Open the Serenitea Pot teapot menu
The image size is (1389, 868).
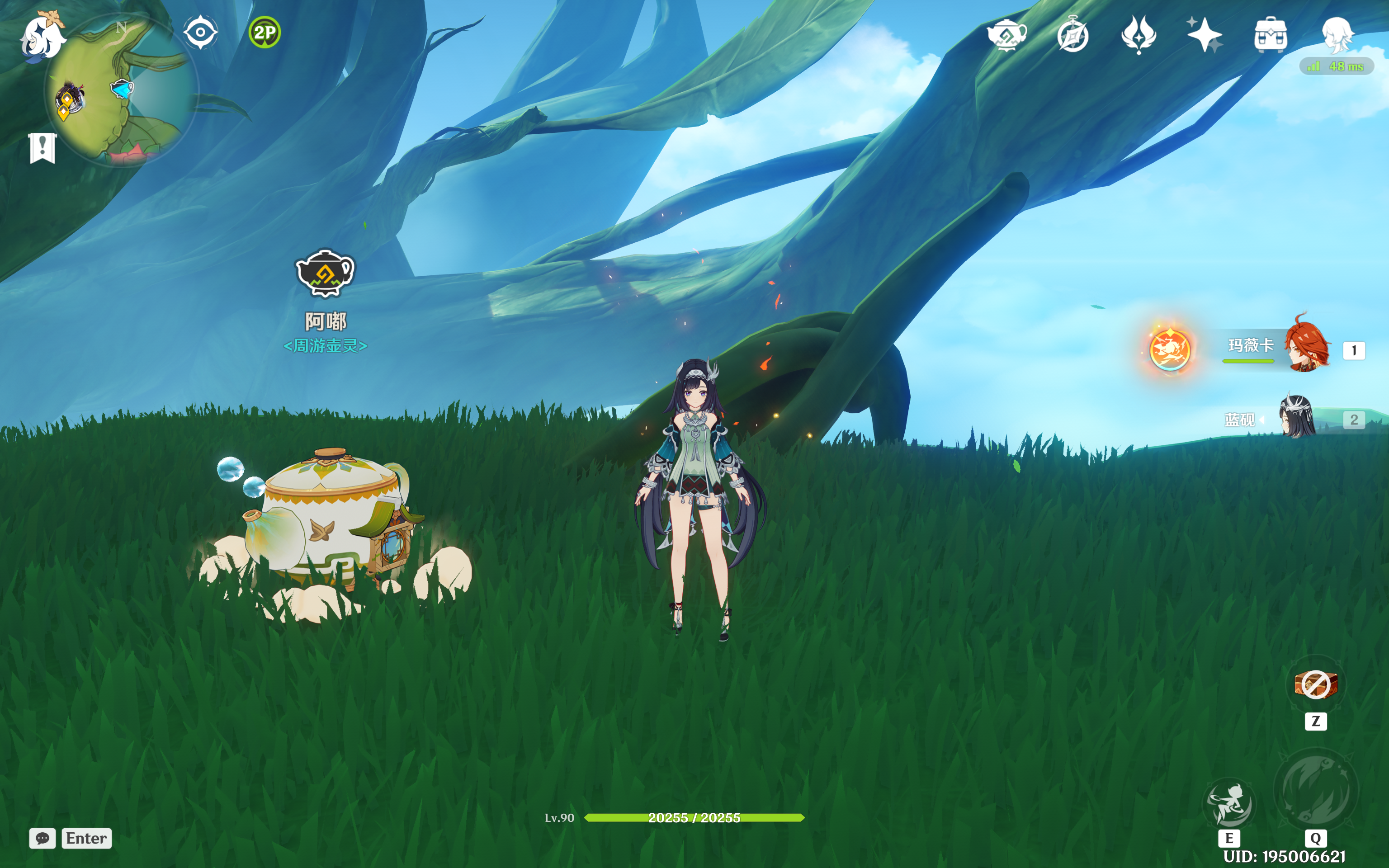[x=1007, y=34]
